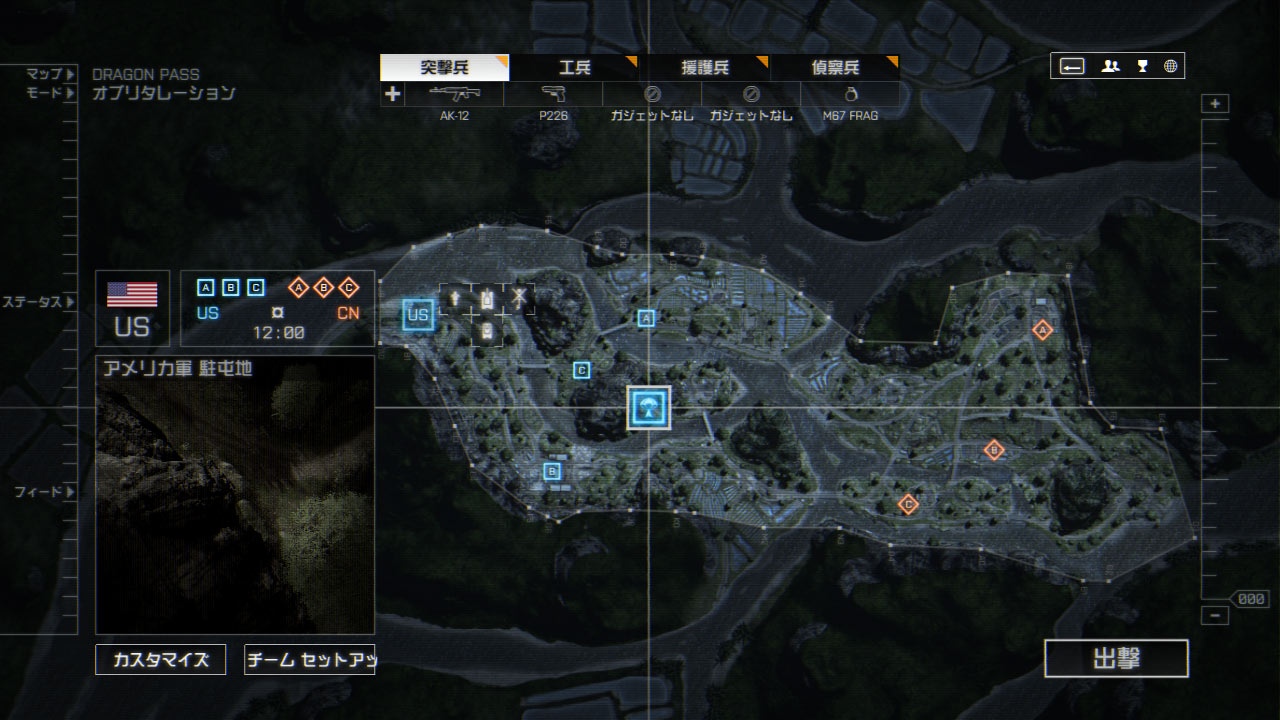This screenshot has height=720, width=1280.
Task: Click the plus button beside the loadout bar
Action: click(x=393, y=94)
